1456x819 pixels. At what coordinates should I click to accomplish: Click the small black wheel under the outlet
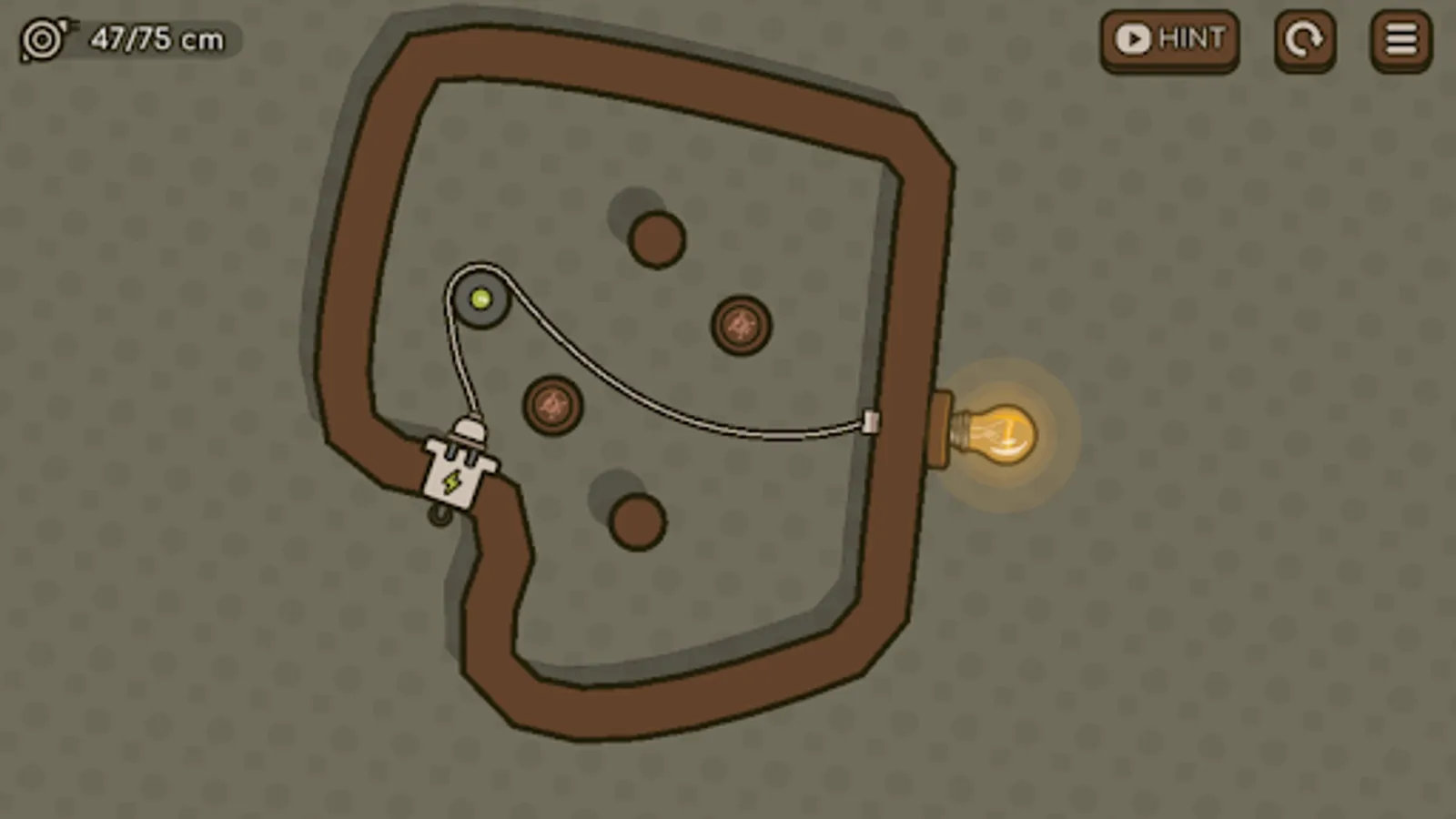pos(439,515)
